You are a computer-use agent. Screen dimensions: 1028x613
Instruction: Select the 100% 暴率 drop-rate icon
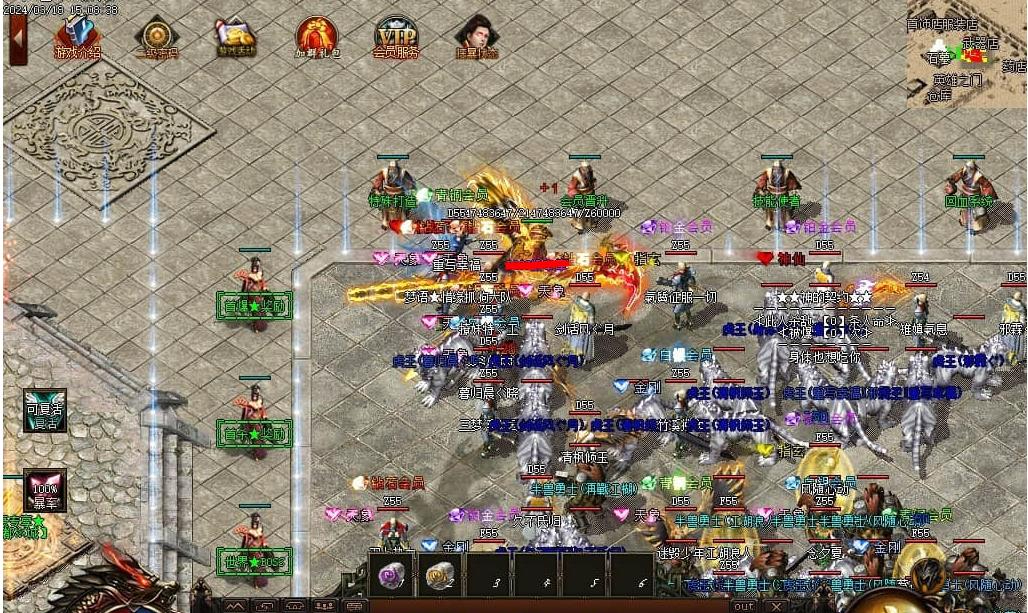pos(44,490)
